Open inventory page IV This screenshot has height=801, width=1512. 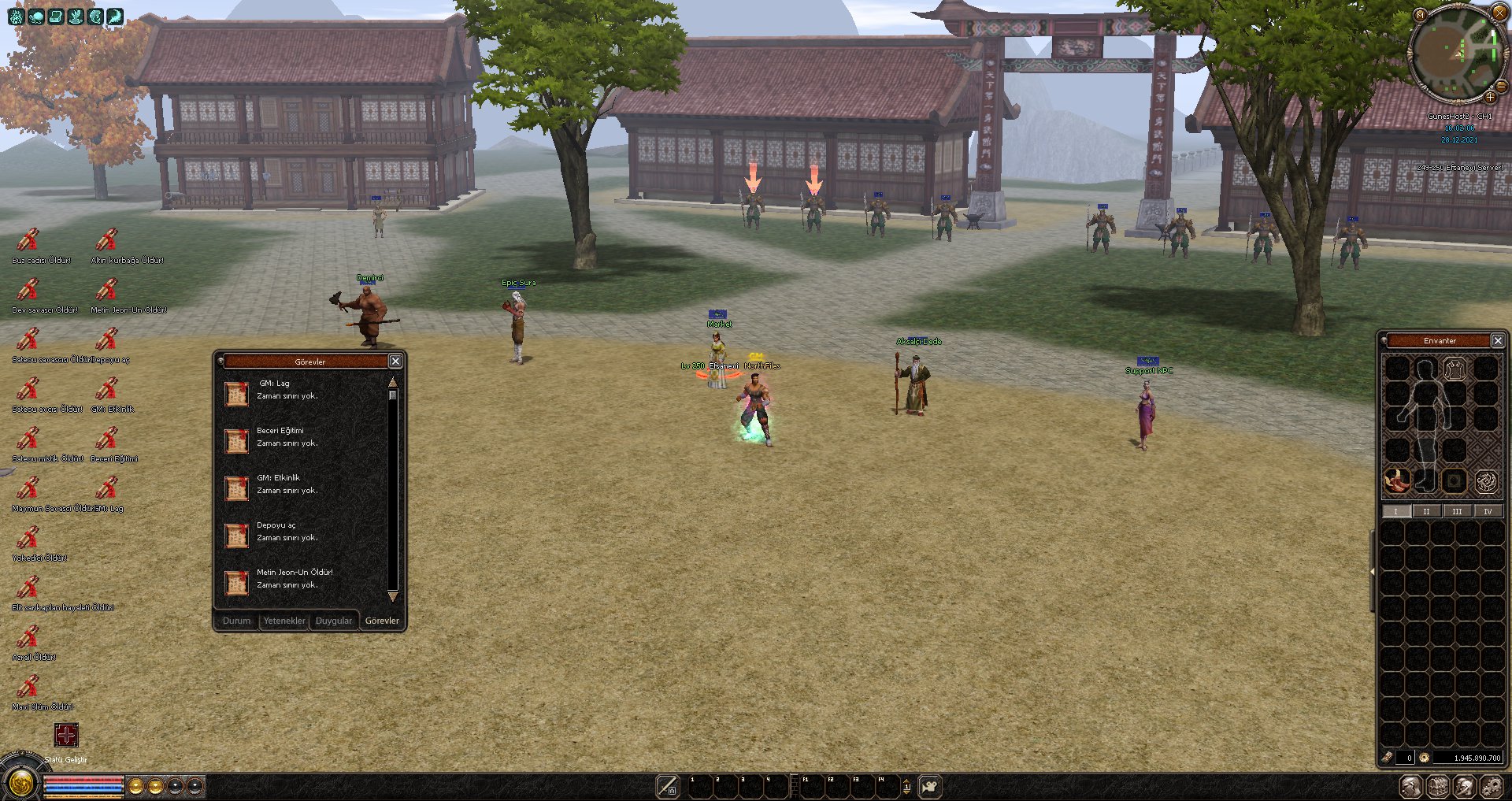point(1488,511)
